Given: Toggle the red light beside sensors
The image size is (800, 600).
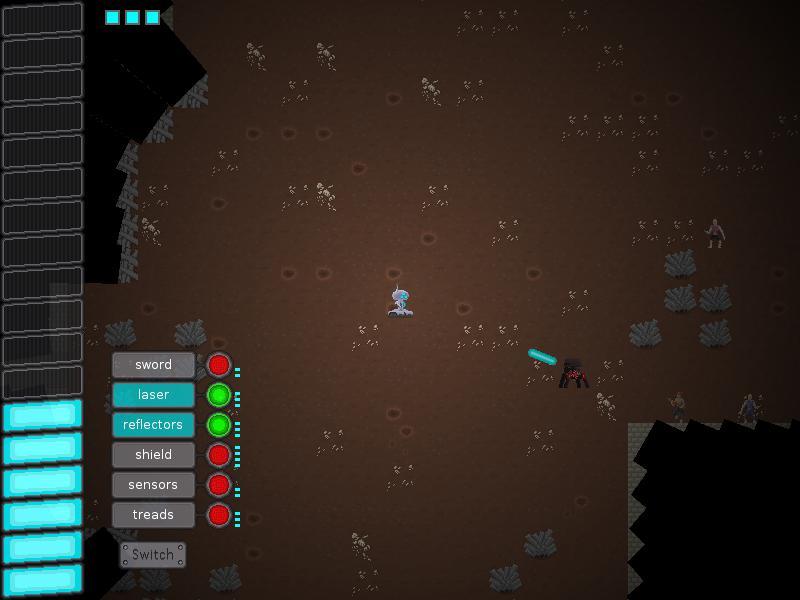Looking at the screenshot, I should [219, 485].
